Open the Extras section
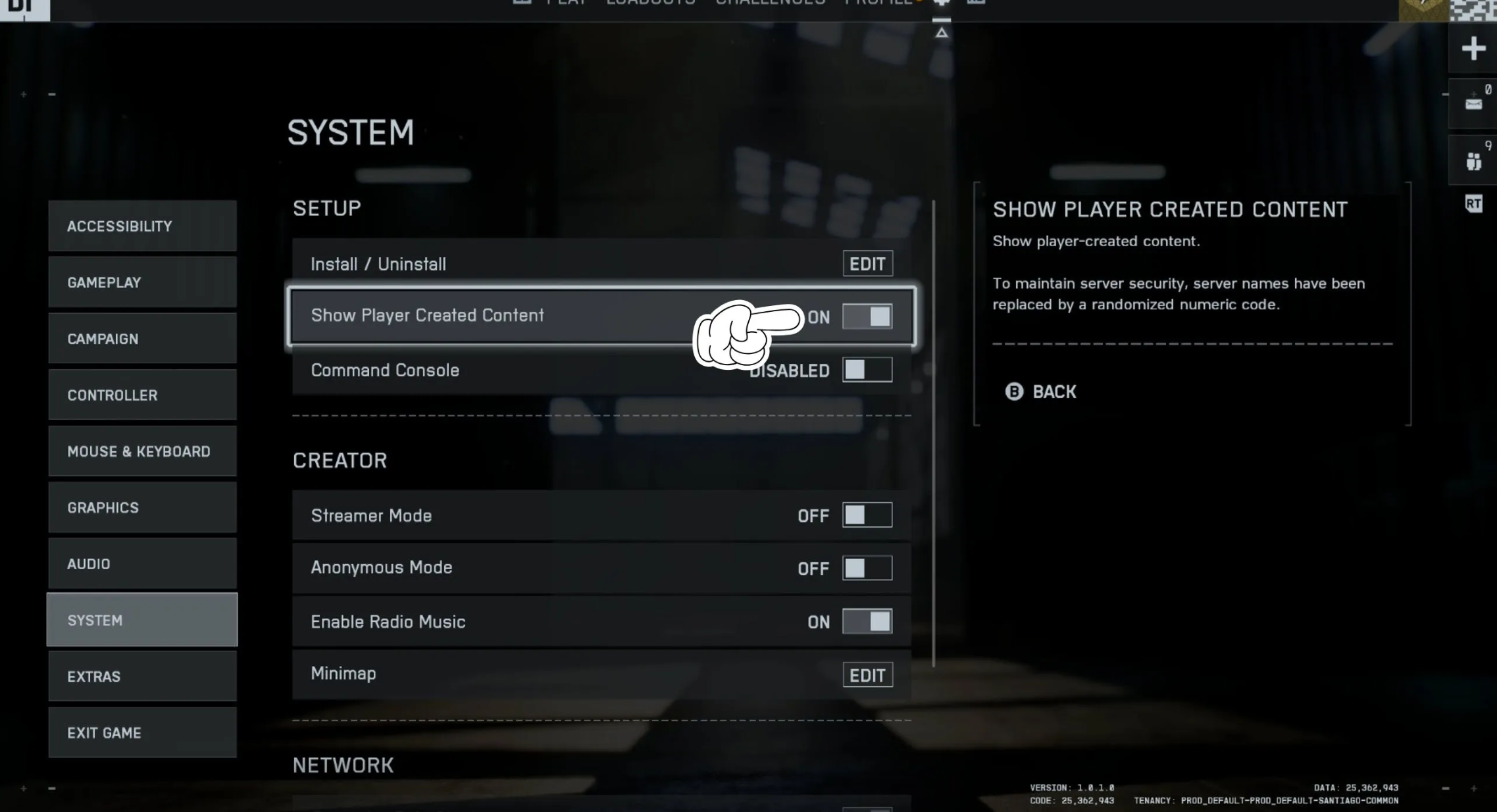Viewport: 1497px width, 812px height. 142,676
